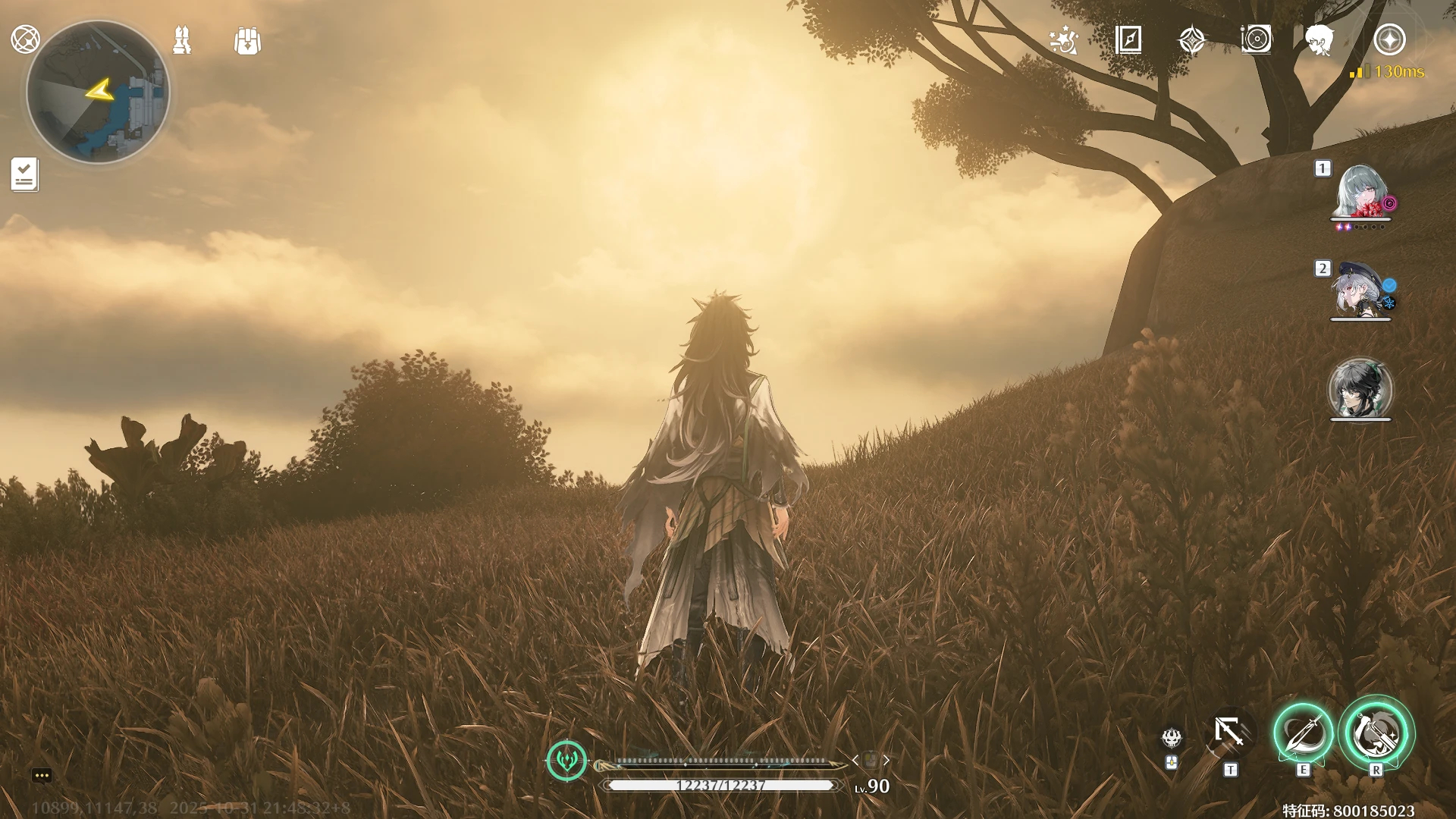Click the globe icon beside the minimap
The height and width of the screenshot is (819, 1456).
tap(25, 39)
